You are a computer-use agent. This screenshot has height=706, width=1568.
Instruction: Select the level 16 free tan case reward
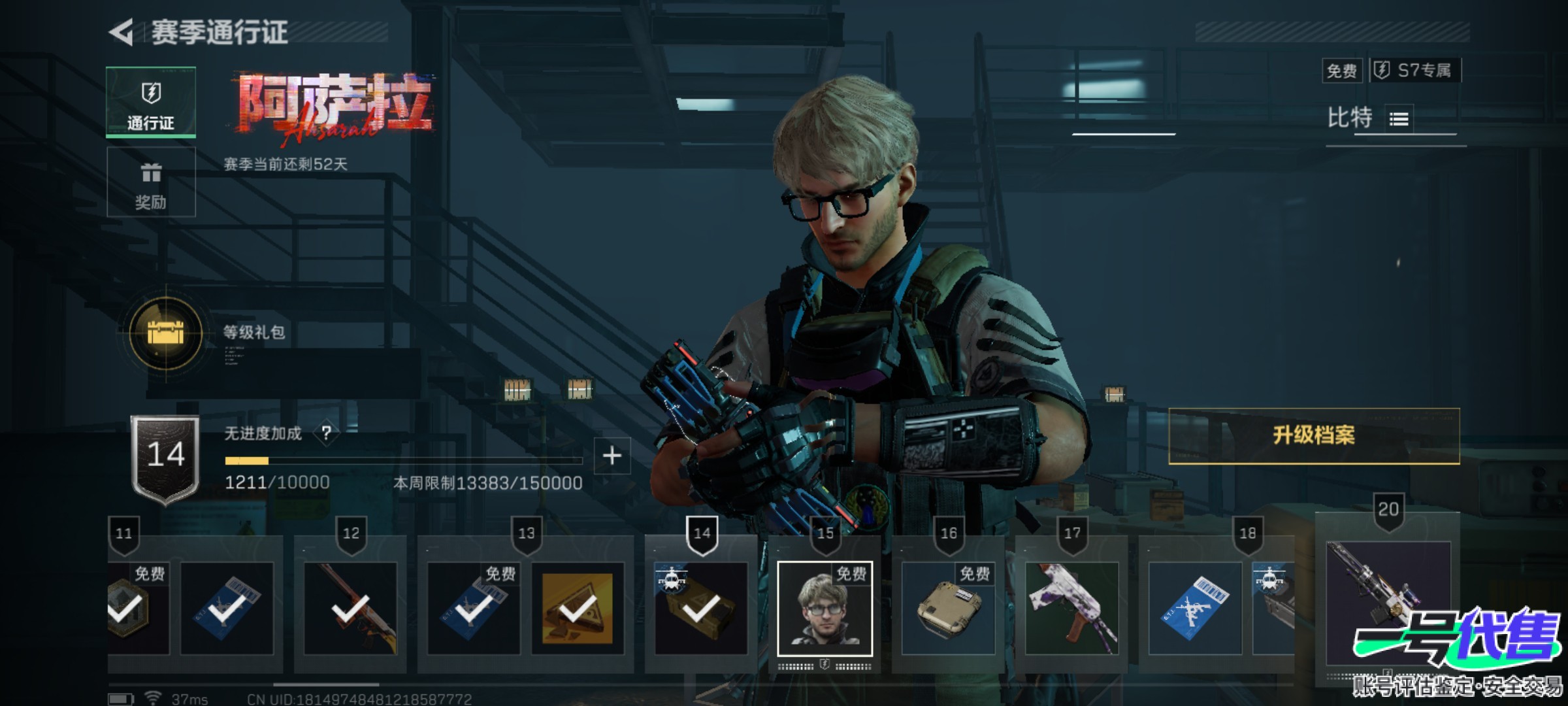pos(948,609)
